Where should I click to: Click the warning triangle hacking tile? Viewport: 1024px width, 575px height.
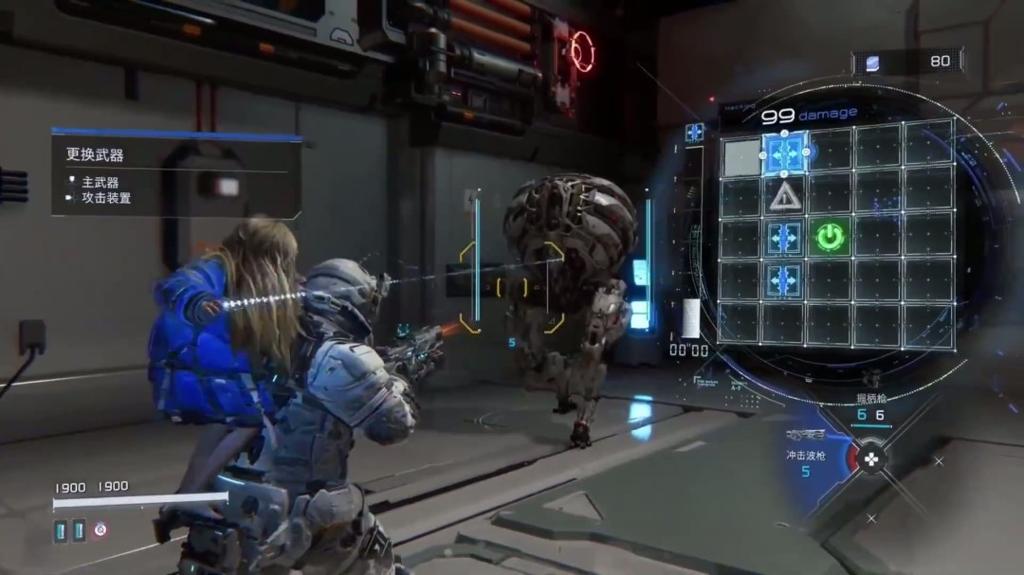785,195
